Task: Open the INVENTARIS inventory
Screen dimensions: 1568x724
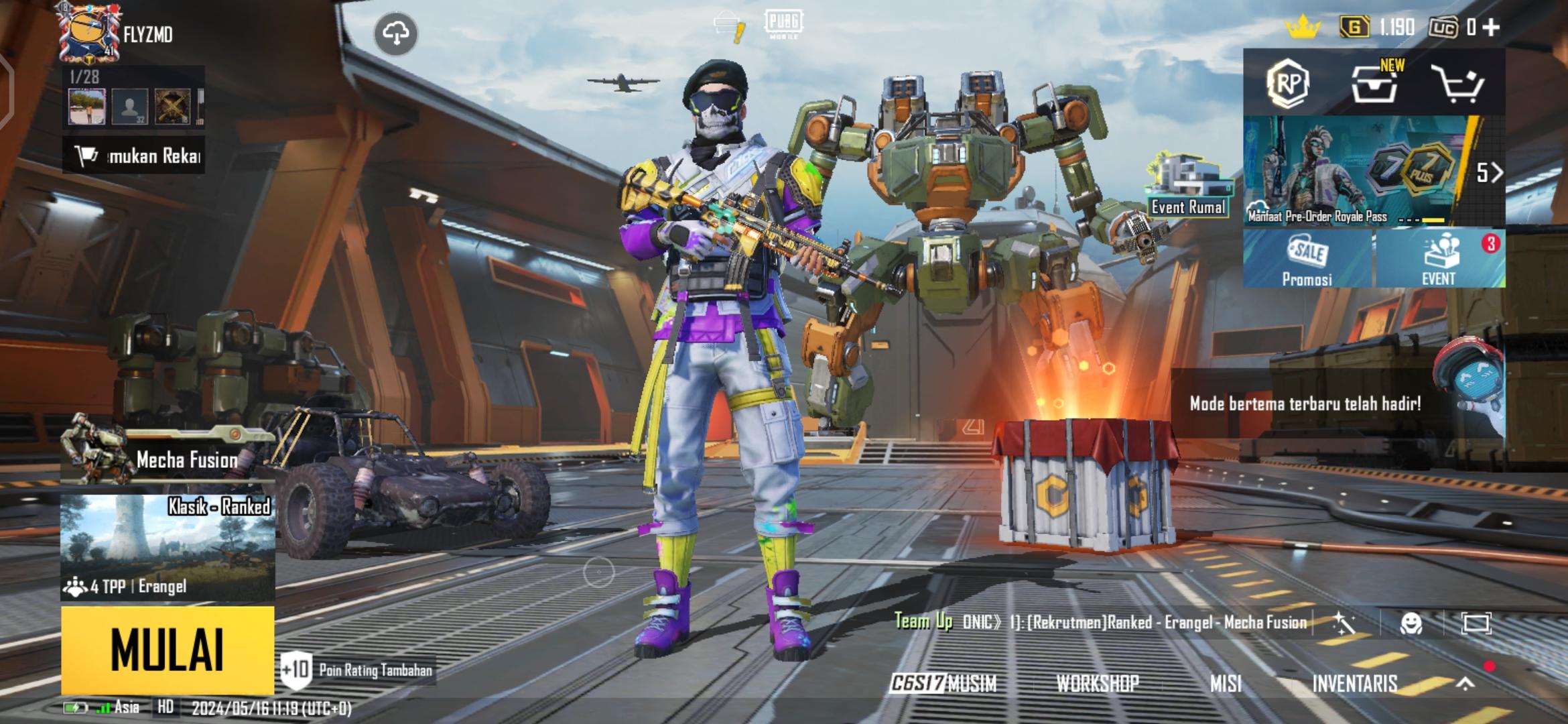Action: [1355, 683]
